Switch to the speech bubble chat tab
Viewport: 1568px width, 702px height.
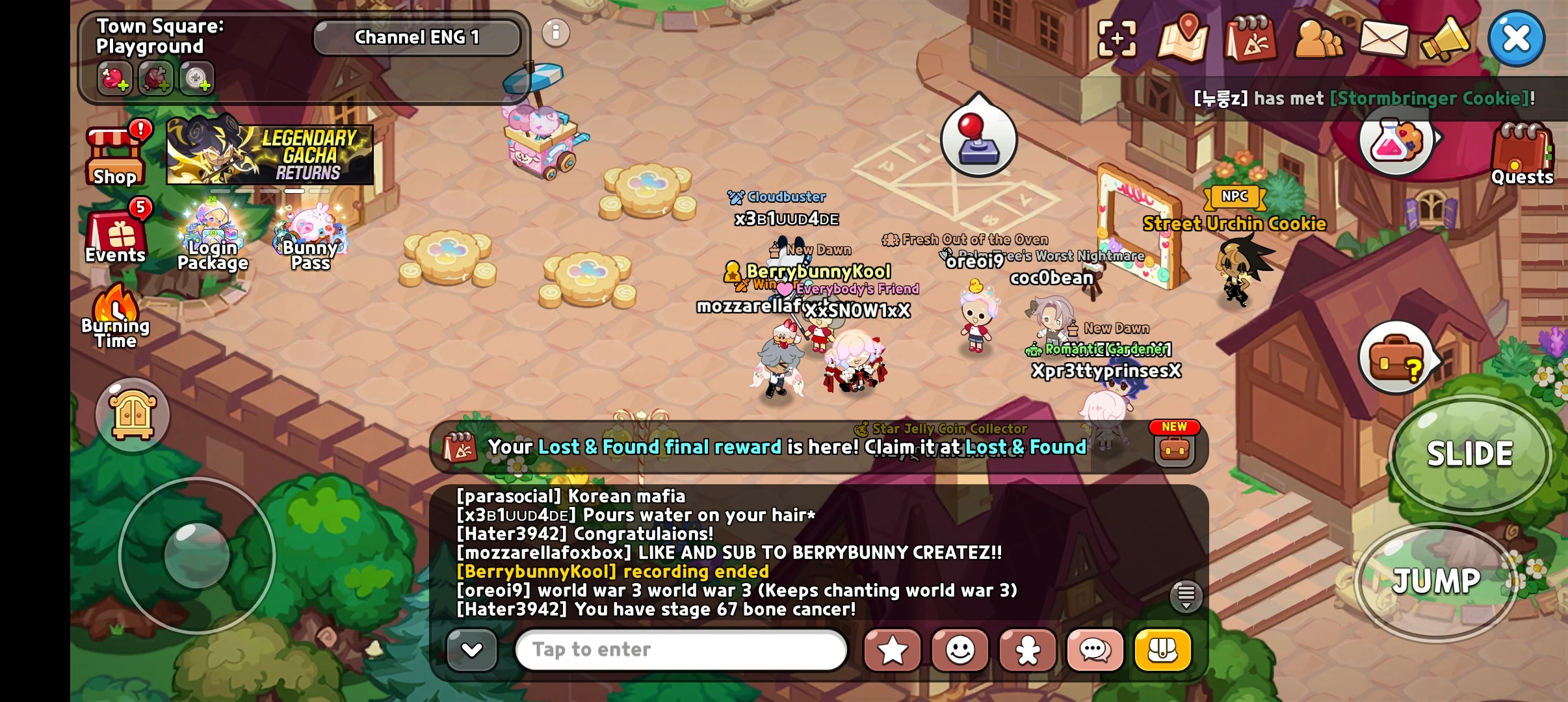click(1095, 649)
